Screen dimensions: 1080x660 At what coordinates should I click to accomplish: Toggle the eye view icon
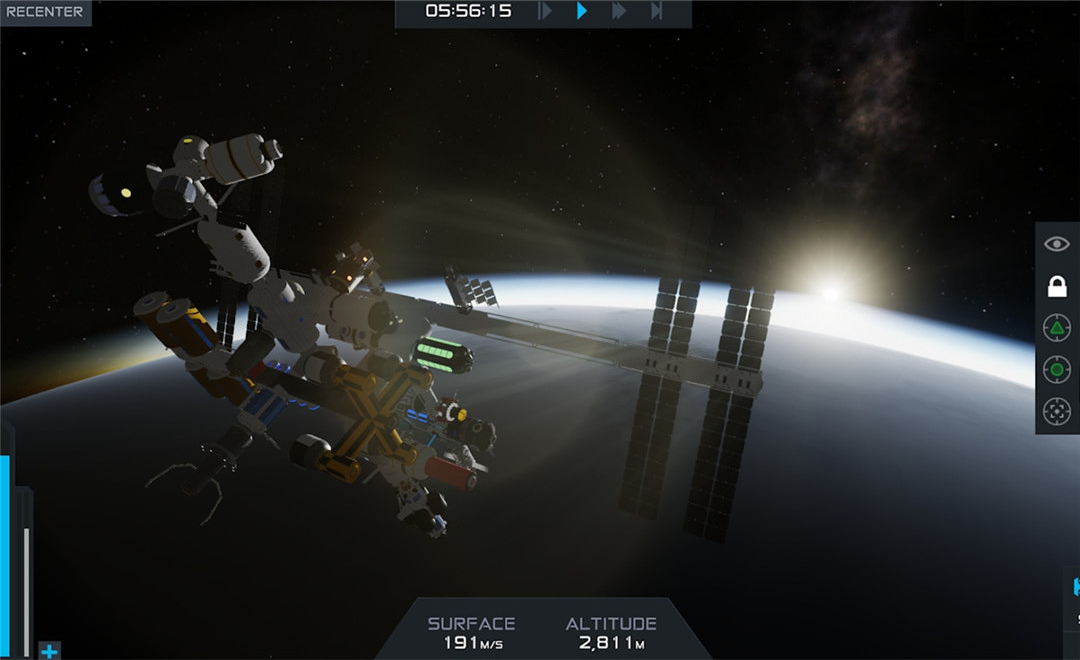pyautogui.click(x=1057, y=244)
